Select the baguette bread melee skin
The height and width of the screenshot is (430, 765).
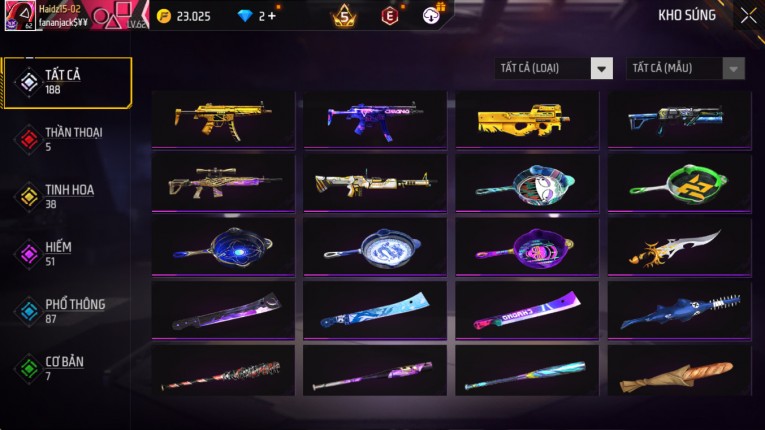point(679,373)
